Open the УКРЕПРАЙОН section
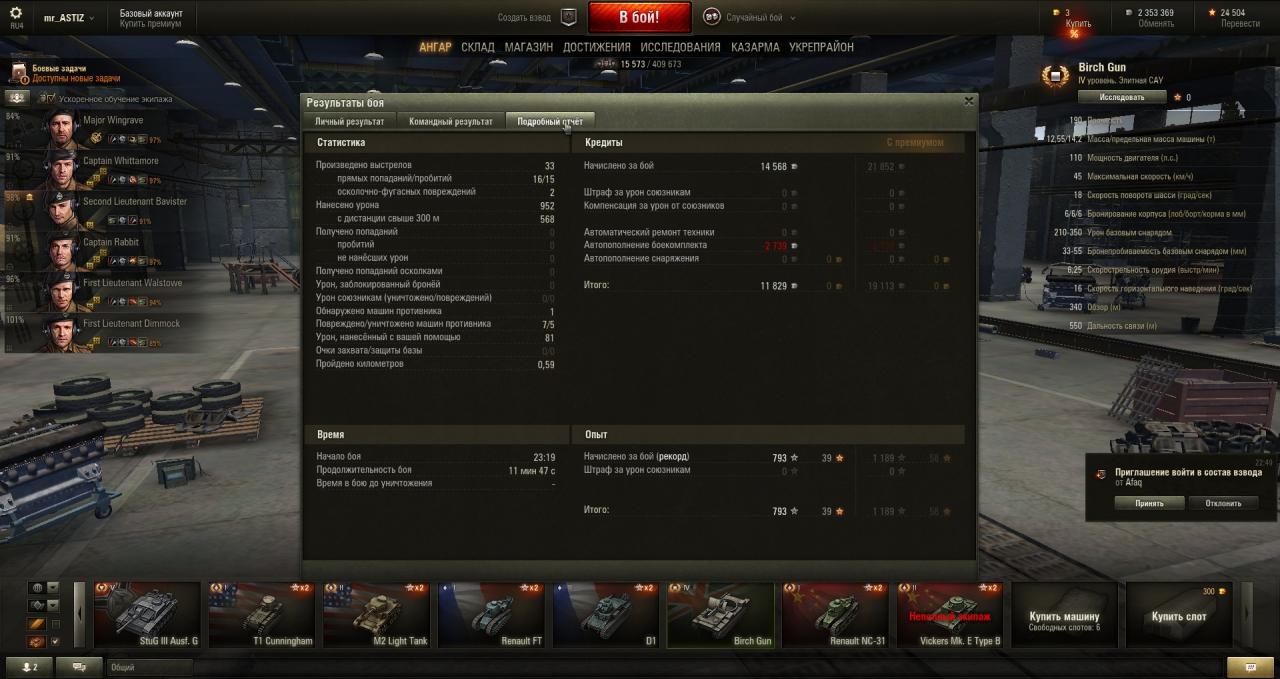This screenshot has width=1280, height=679. click(821, 47)
